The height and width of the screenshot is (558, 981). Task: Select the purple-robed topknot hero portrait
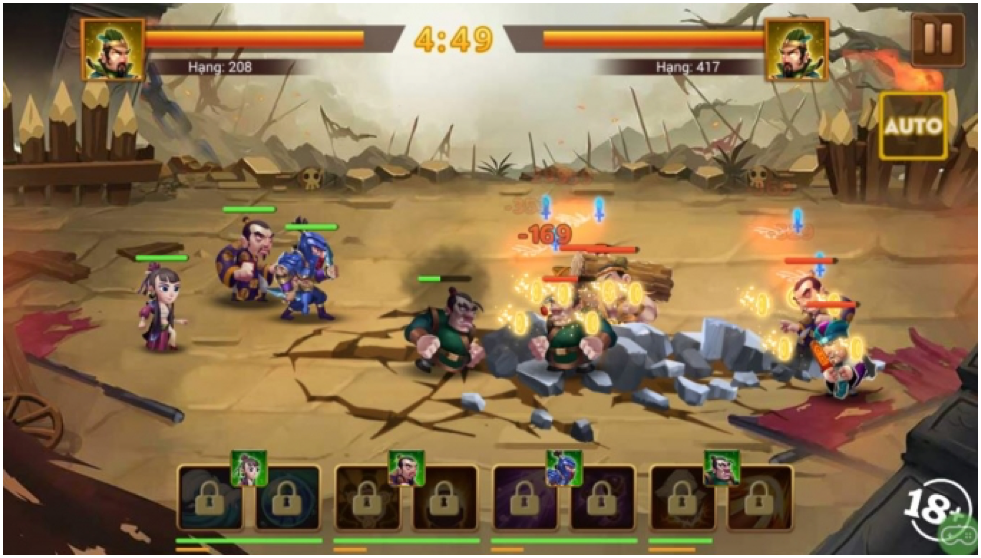tap(406, 467)
